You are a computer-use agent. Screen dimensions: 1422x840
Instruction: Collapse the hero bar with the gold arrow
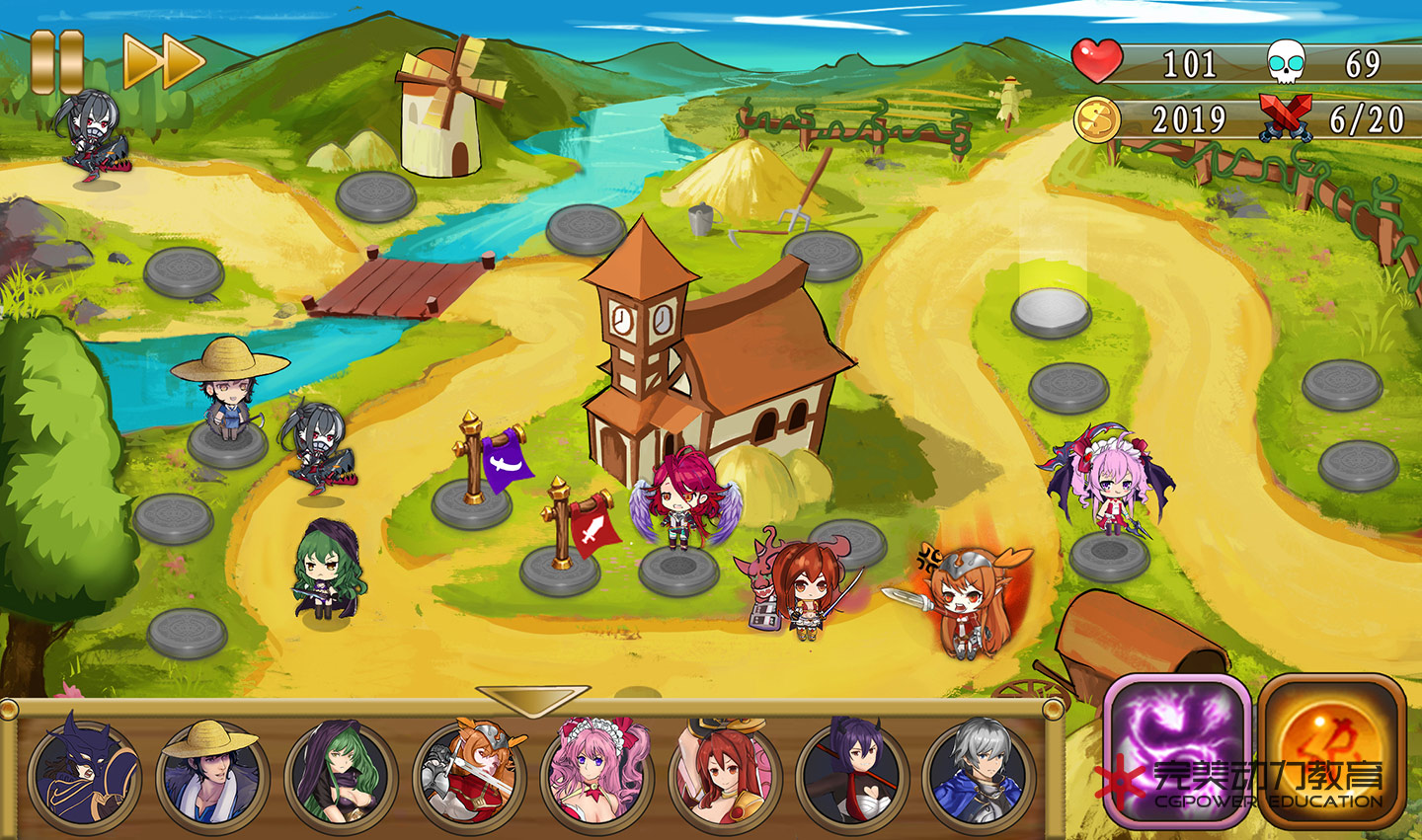pyautogui.click(x=532, y=700)
